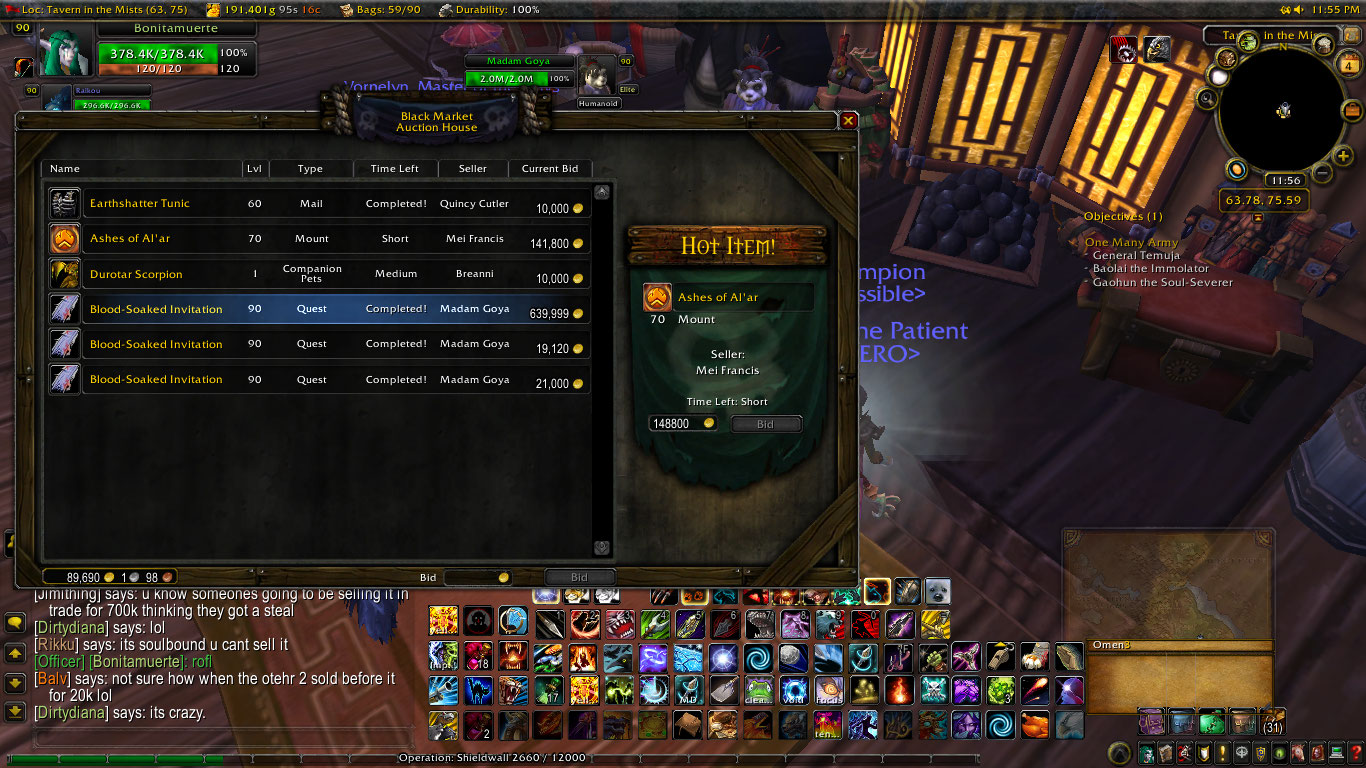This screenshot has height=768, width=1366.
Task: Request help with the red question mark icon
Action: (1356, 753)
